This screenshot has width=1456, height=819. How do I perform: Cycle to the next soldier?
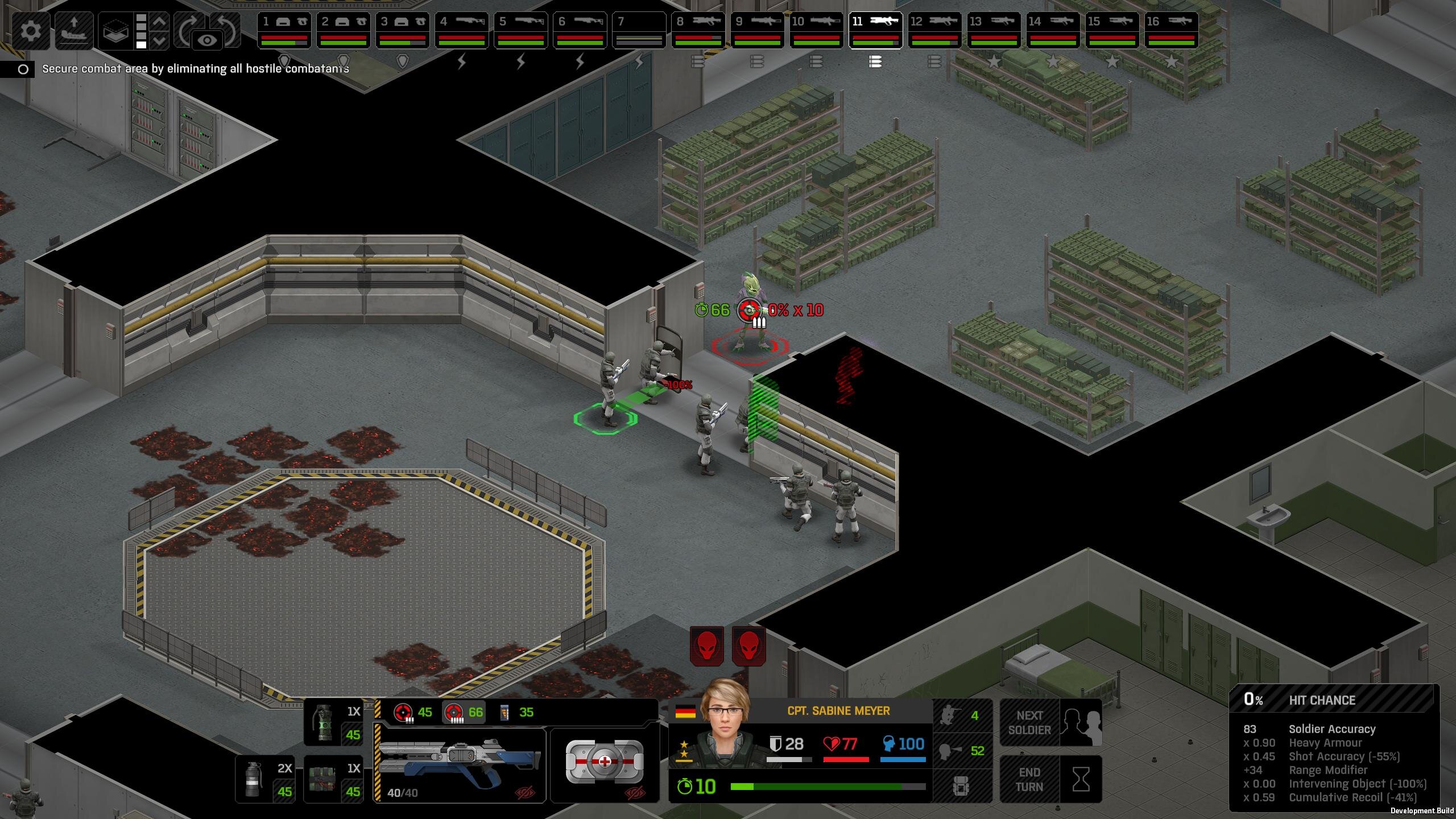coord(1050,722)
